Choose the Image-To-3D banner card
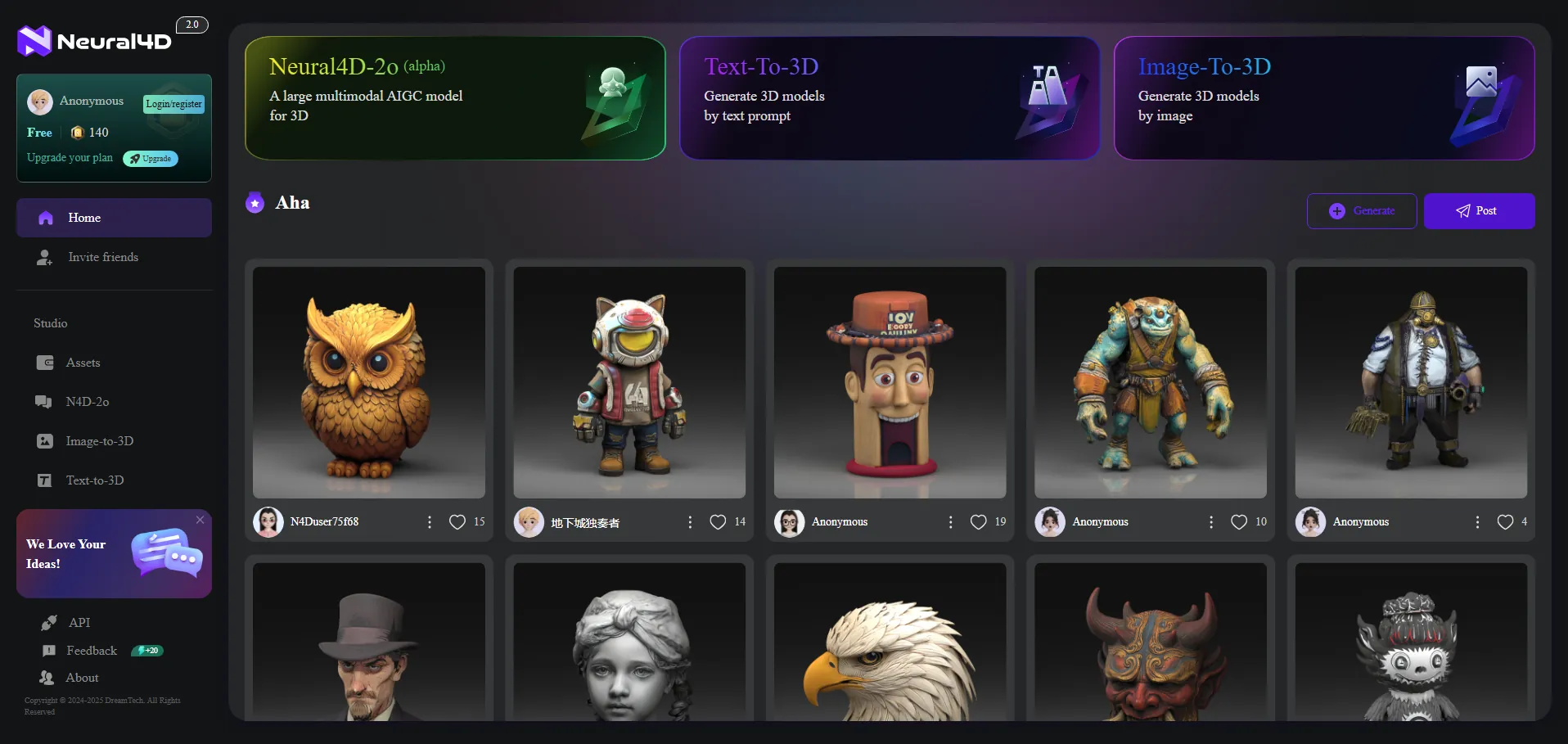 [1323, 98]
